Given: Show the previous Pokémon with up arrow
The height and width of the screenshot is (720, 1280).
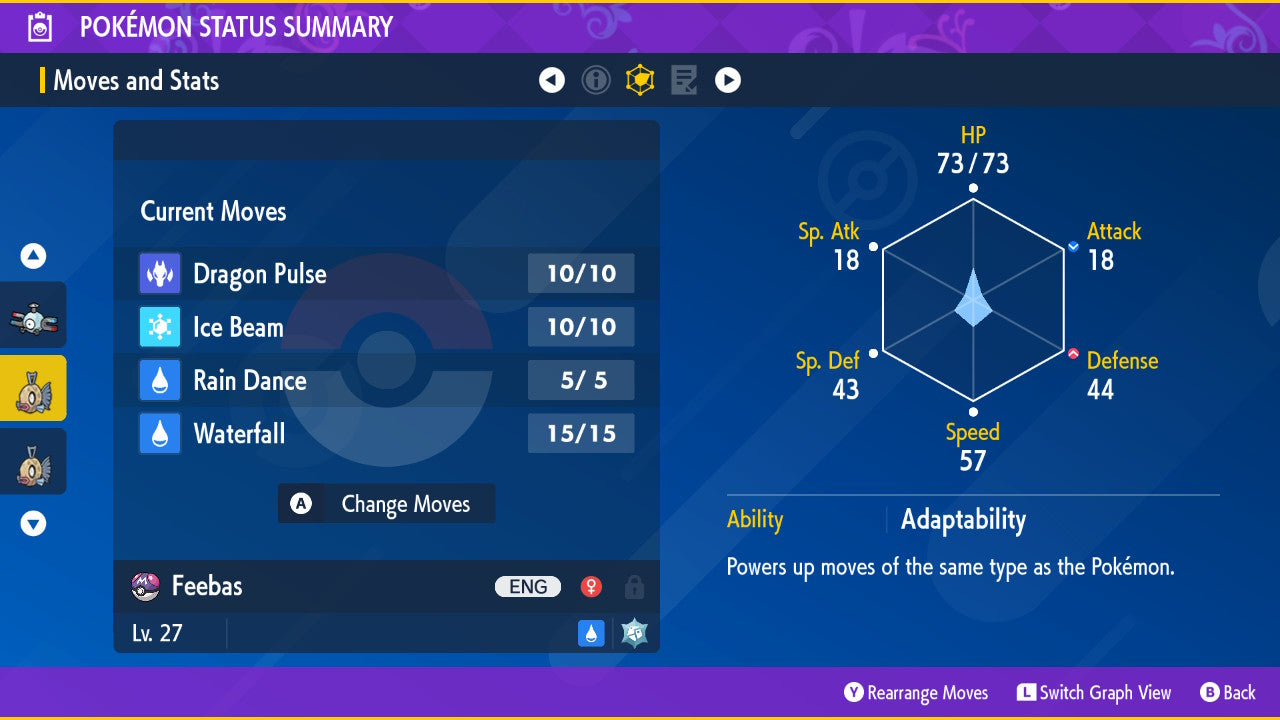Looking at the screenshot, I should click(33, 257).
